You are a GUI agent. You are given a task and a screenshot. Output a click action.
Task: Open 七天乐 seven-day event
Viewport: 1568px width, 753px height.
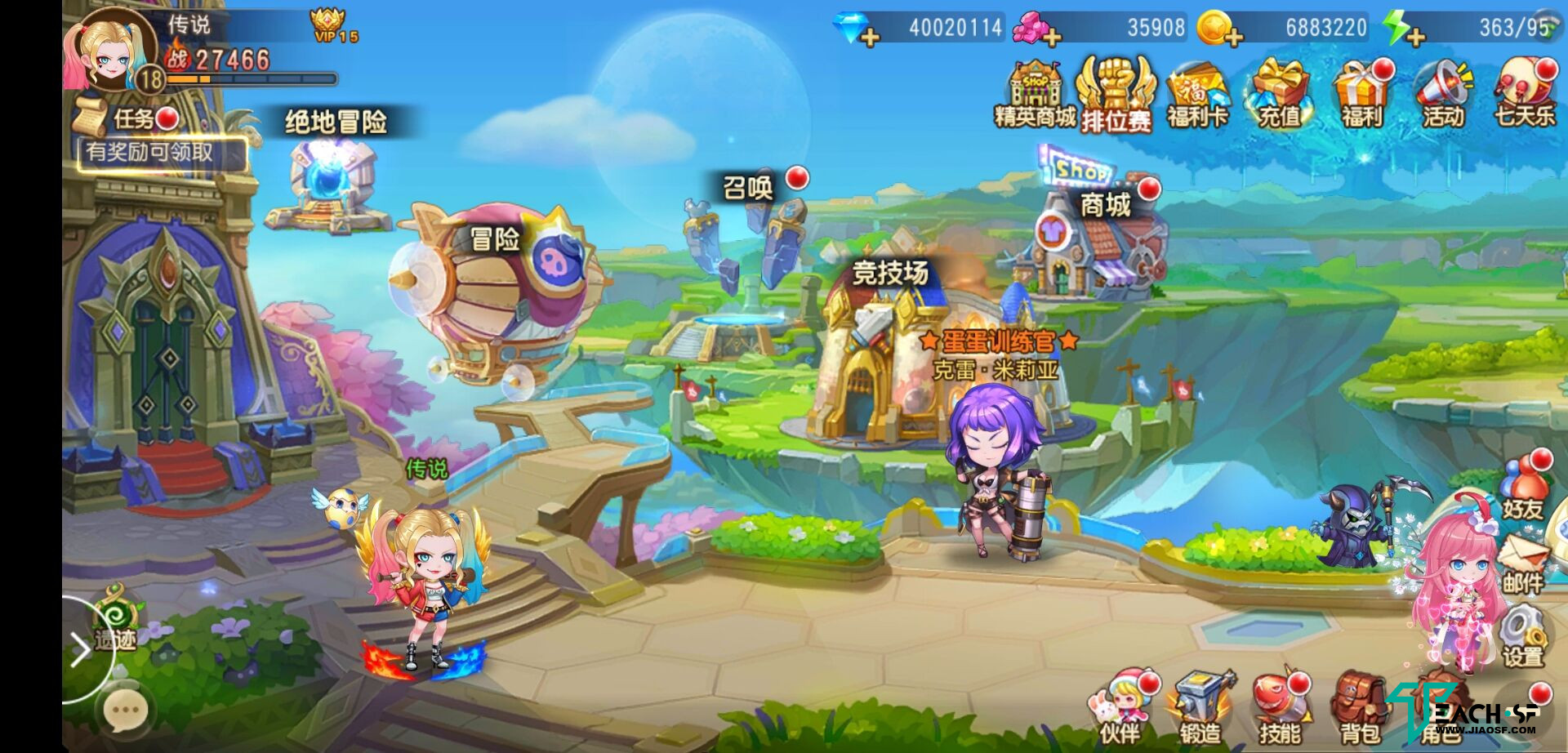coord(1524,96)
